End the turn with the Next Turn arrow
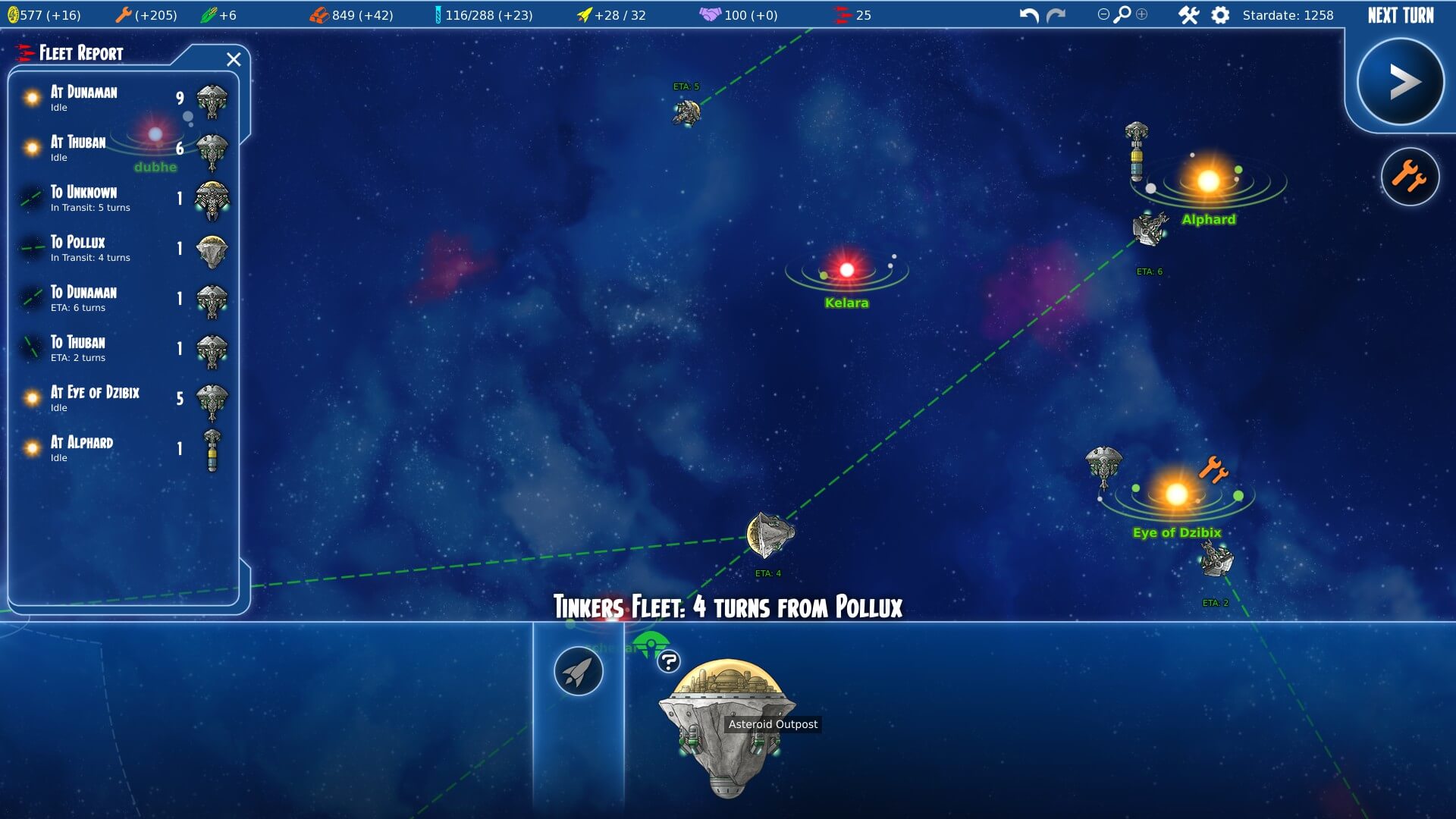Image resolution: width=1456 pixels, height=819 pixels. tap(1400, 82)
